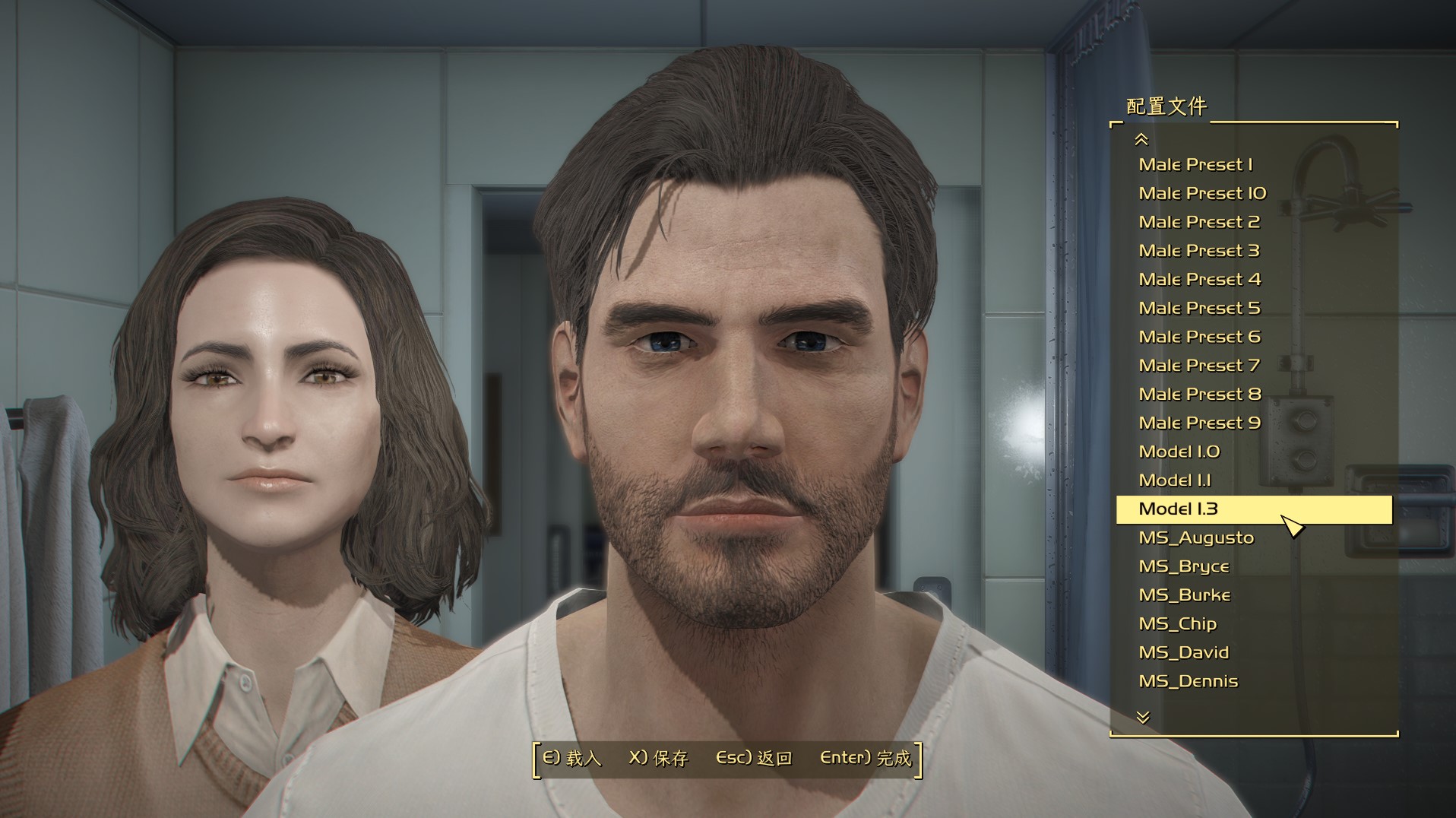Image resolution: width=1456 pixels, height=818 pixels.
Task: Select Male Preset 7
Action: [1199, 366]
